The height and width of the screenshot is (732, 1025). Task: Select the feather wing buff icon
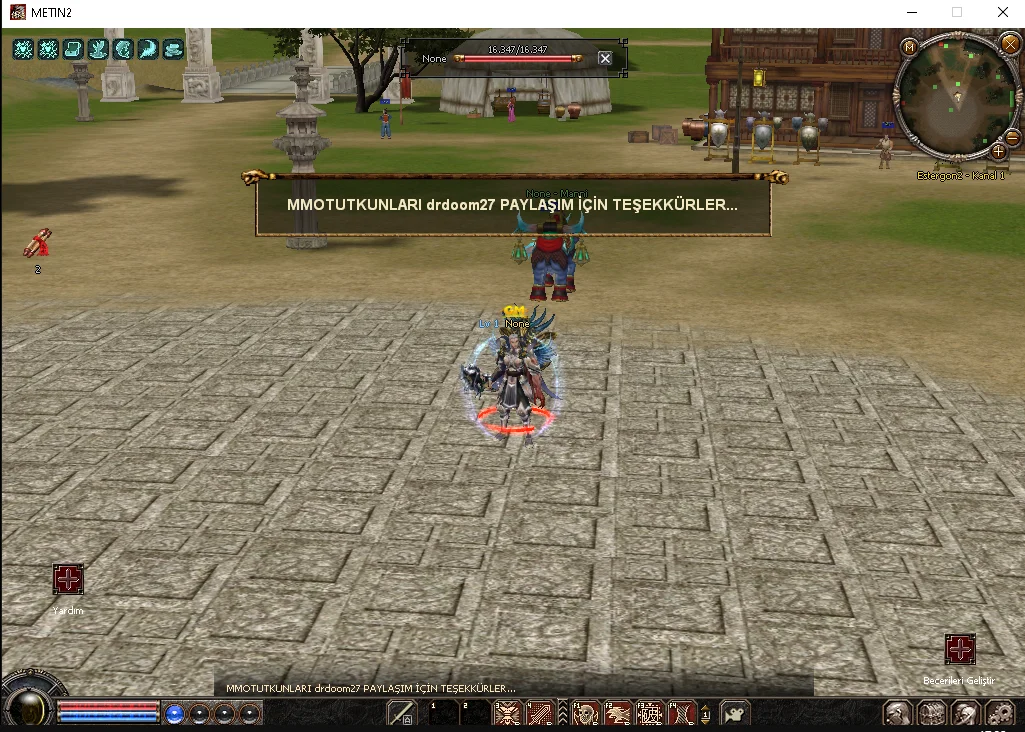point(147,49)
